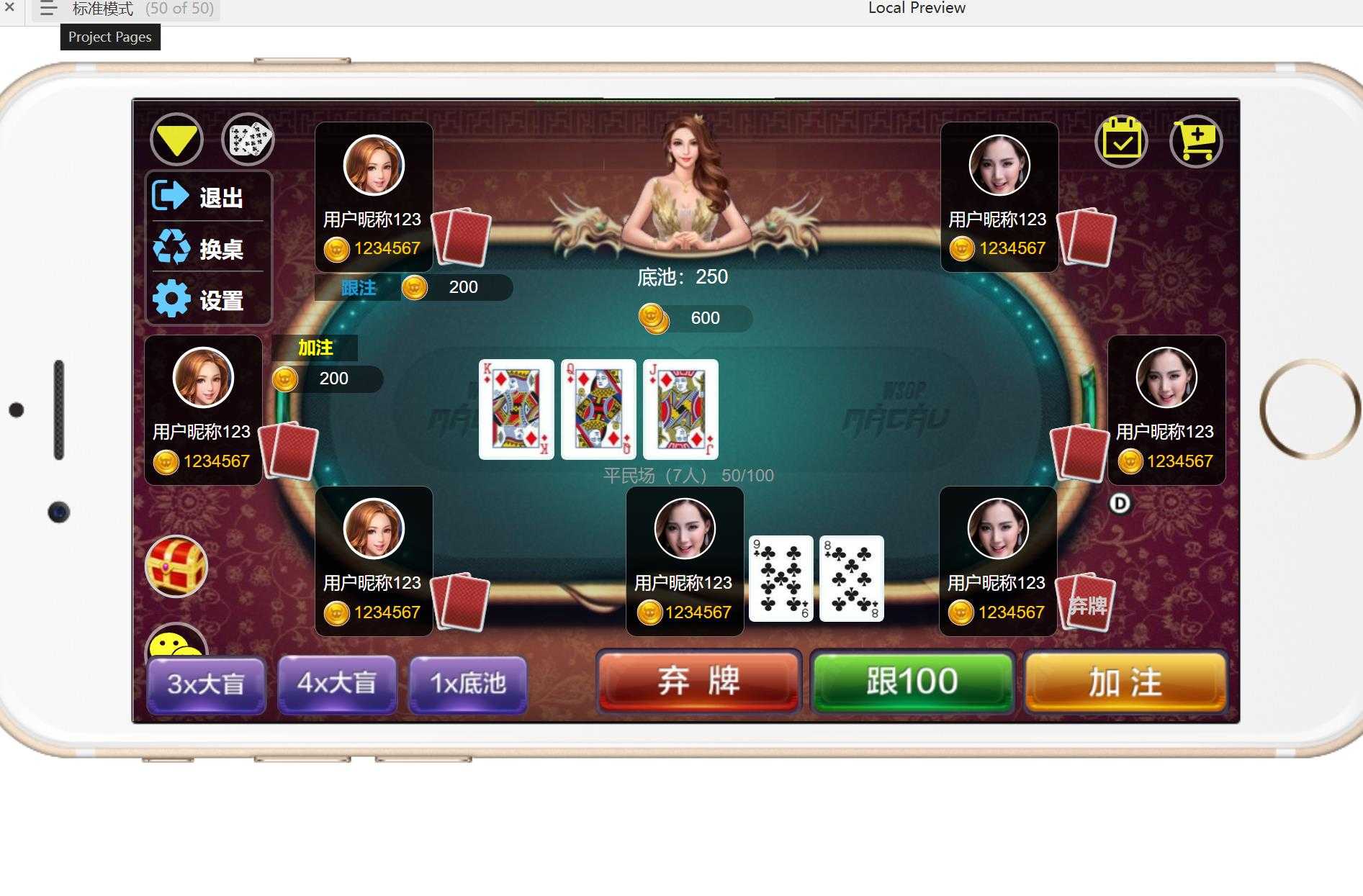Click the shopping cart recharge icon
The width and height of the screenshot is (1363, 896).
[1195, 141]
